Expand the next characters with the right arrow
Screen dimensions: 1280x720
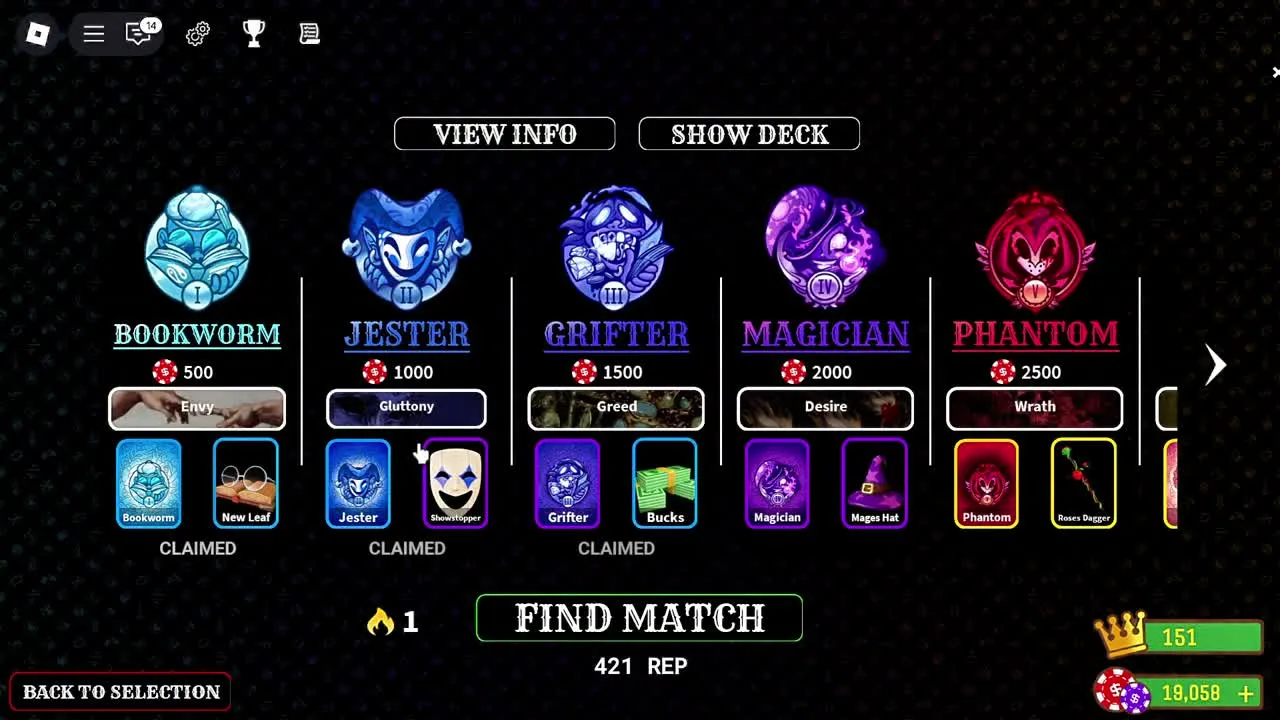(1214, 365)
